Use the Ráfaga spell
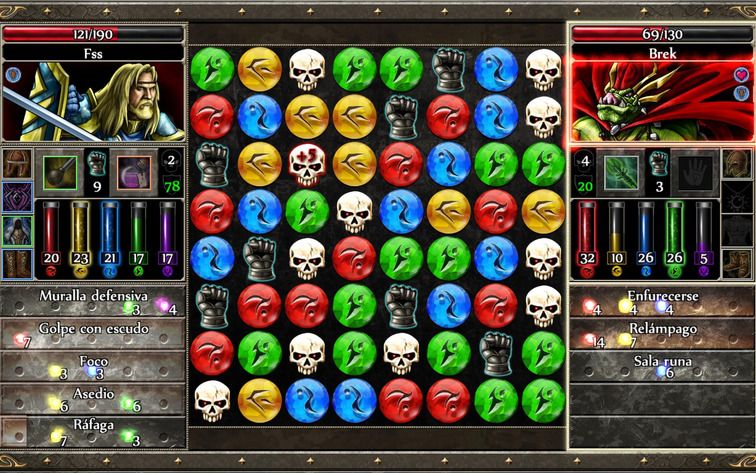The image size is (756, 473). coord(93,429)
